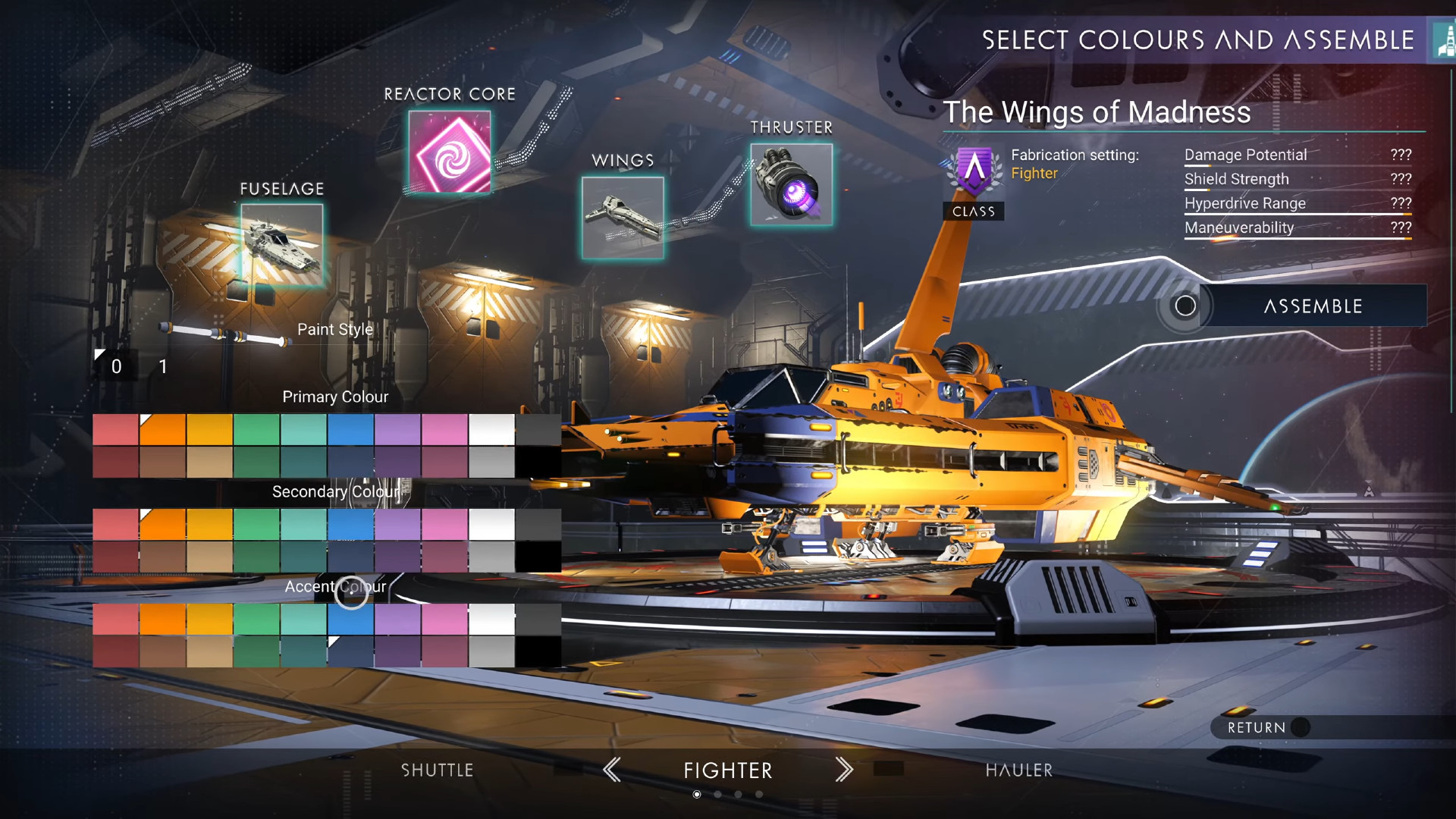Click the left arrow beside Fighter
Screen dimensions: 1456x819
click(x=612, y=770)
